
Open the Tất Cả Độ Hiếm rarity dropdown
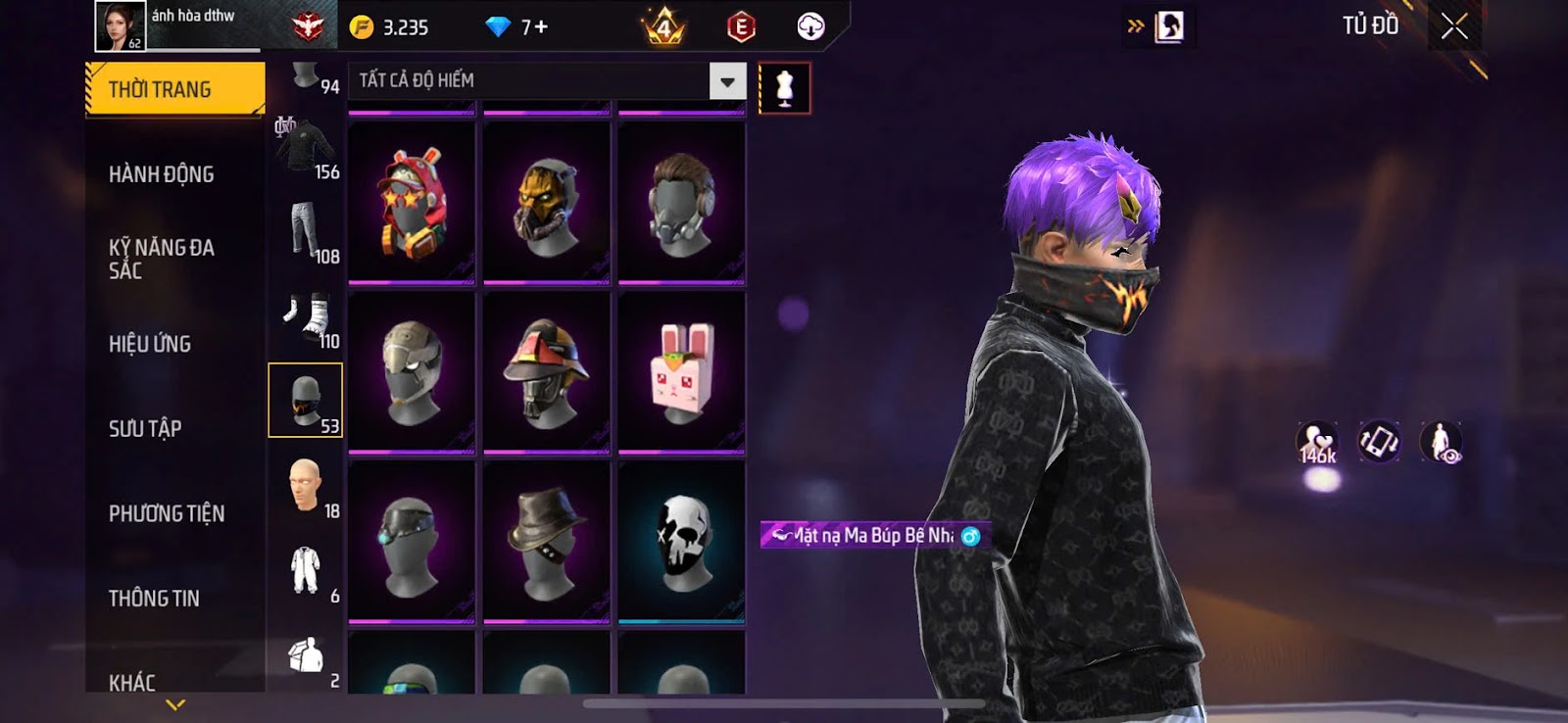click(x=727, y=81)
